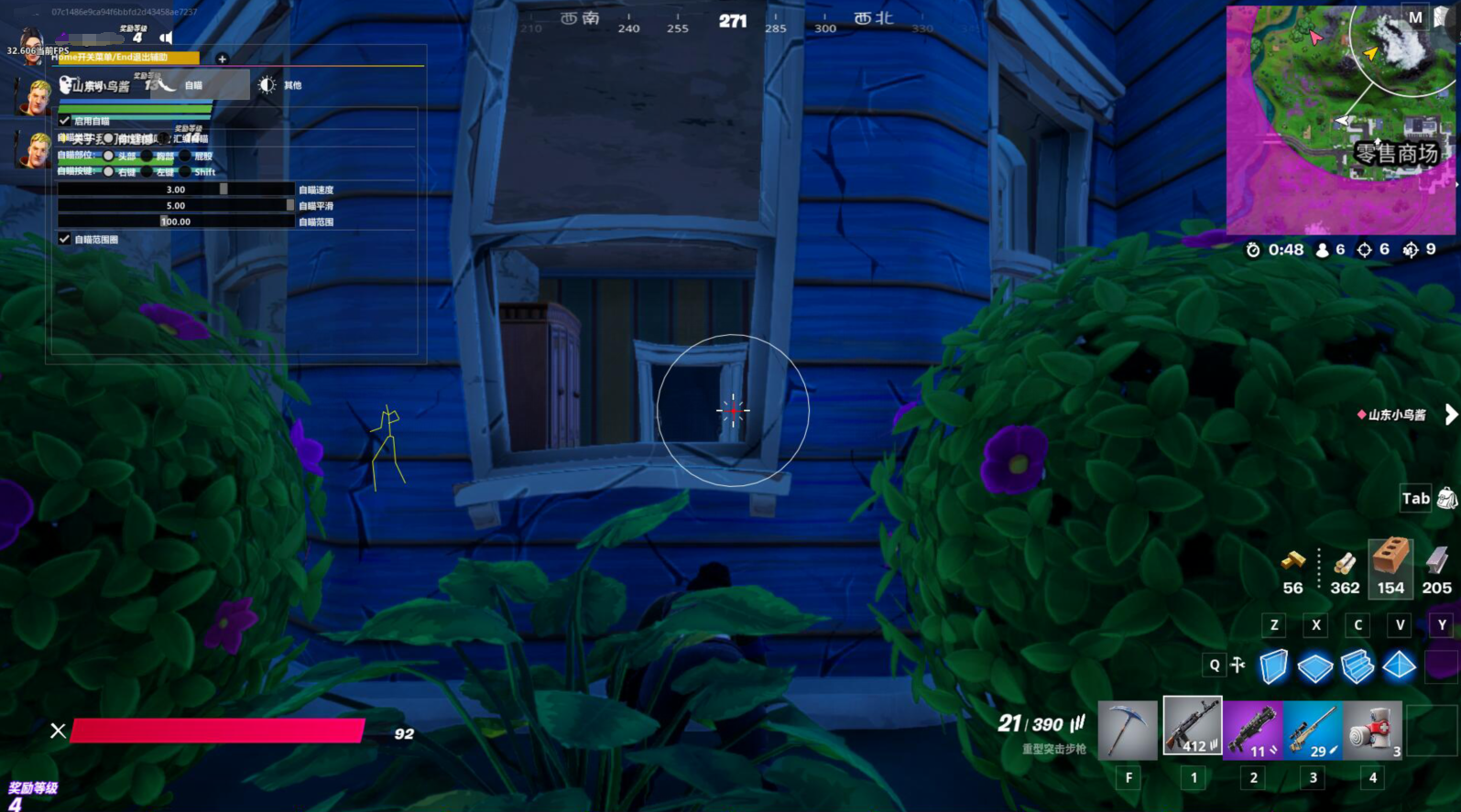1461x812 pixels.
Task: Click the speaker icon beside the top-left portrait
Action: (166, 38)
